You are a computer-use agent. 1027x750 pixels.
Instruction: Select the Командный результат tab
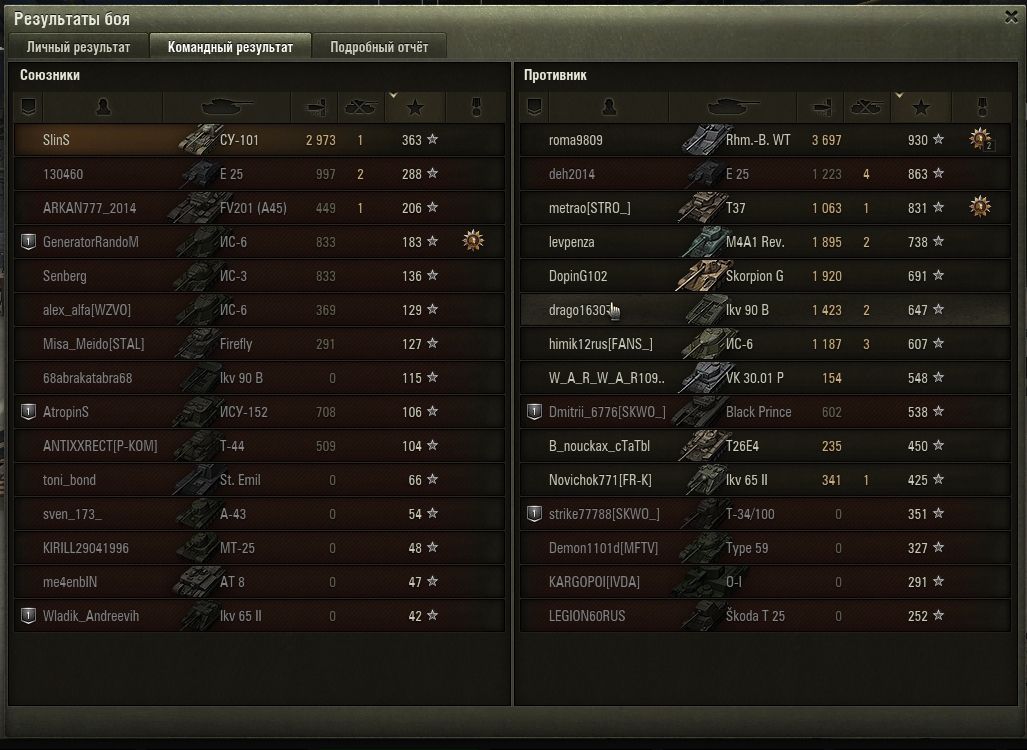230,47
